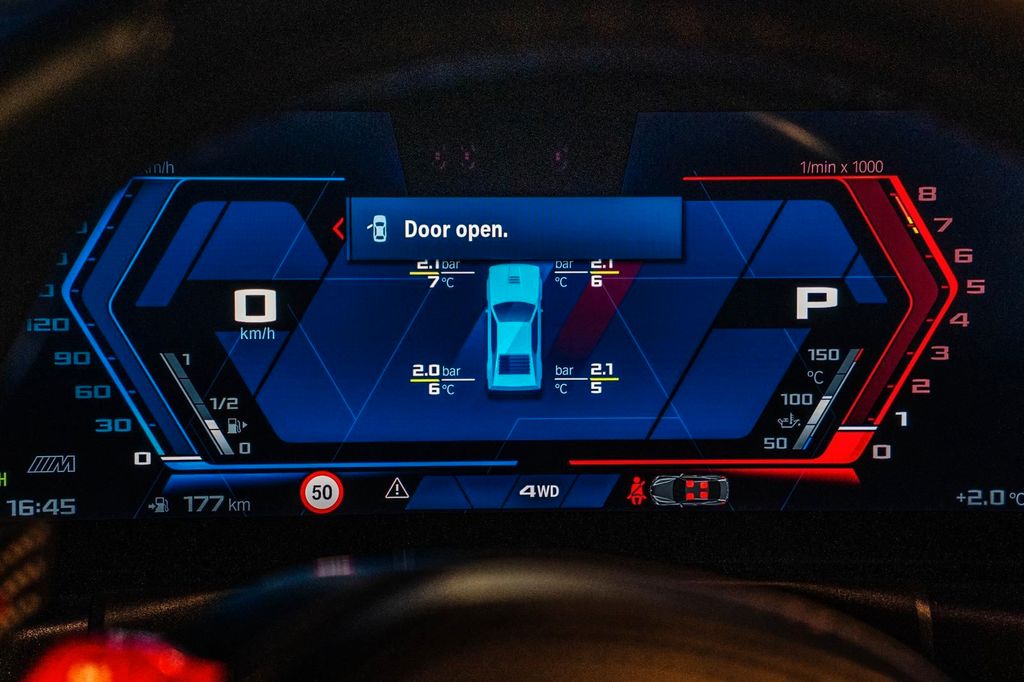Viewport: 1024px width, 682px height.
Task: Click the speed limit 50 sign
Action: pos(322,491)
